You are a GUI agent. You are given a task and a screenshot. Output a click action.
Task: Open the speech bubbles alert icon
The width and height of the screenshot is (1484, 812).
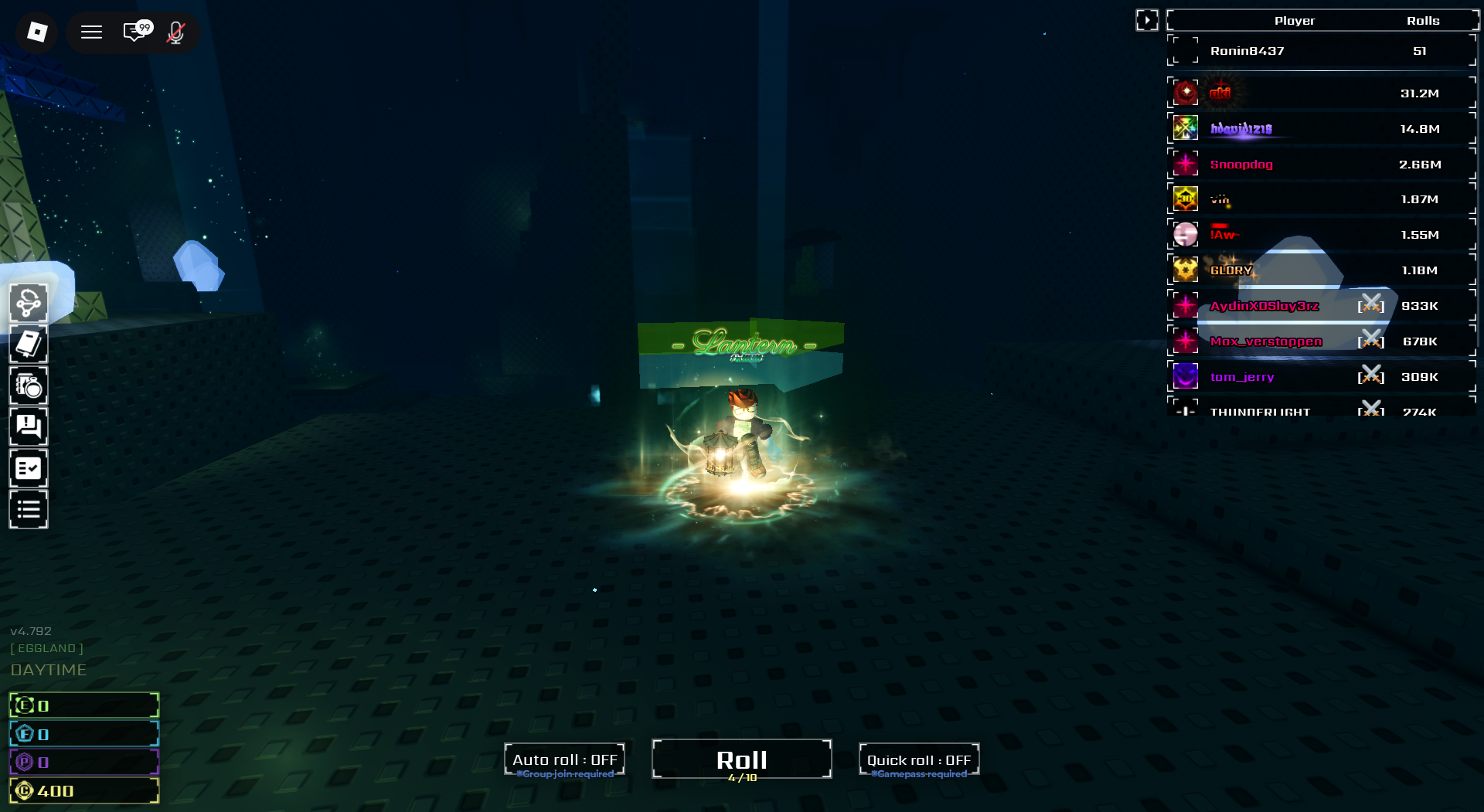[x=29, y=427]
